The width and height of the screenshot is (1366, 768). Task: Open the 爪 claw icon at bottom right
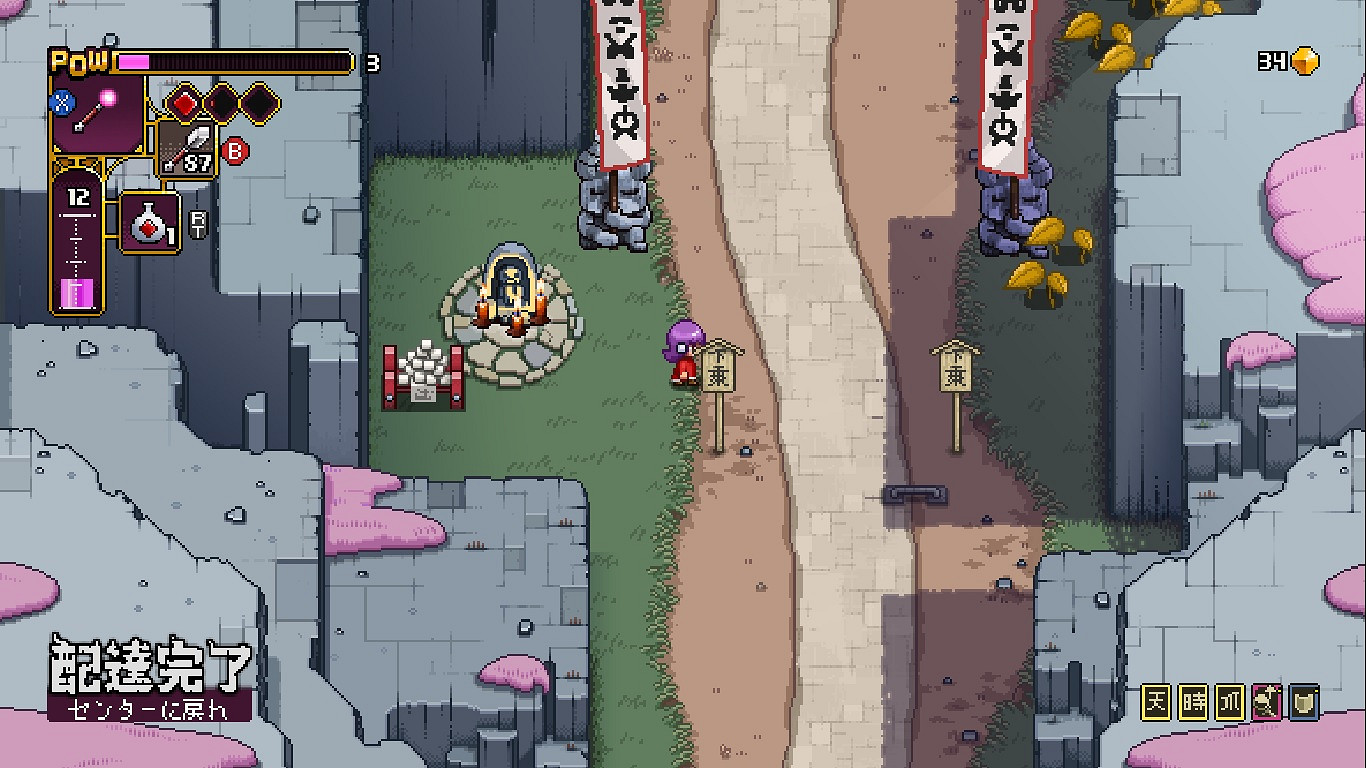[1230, 702]
